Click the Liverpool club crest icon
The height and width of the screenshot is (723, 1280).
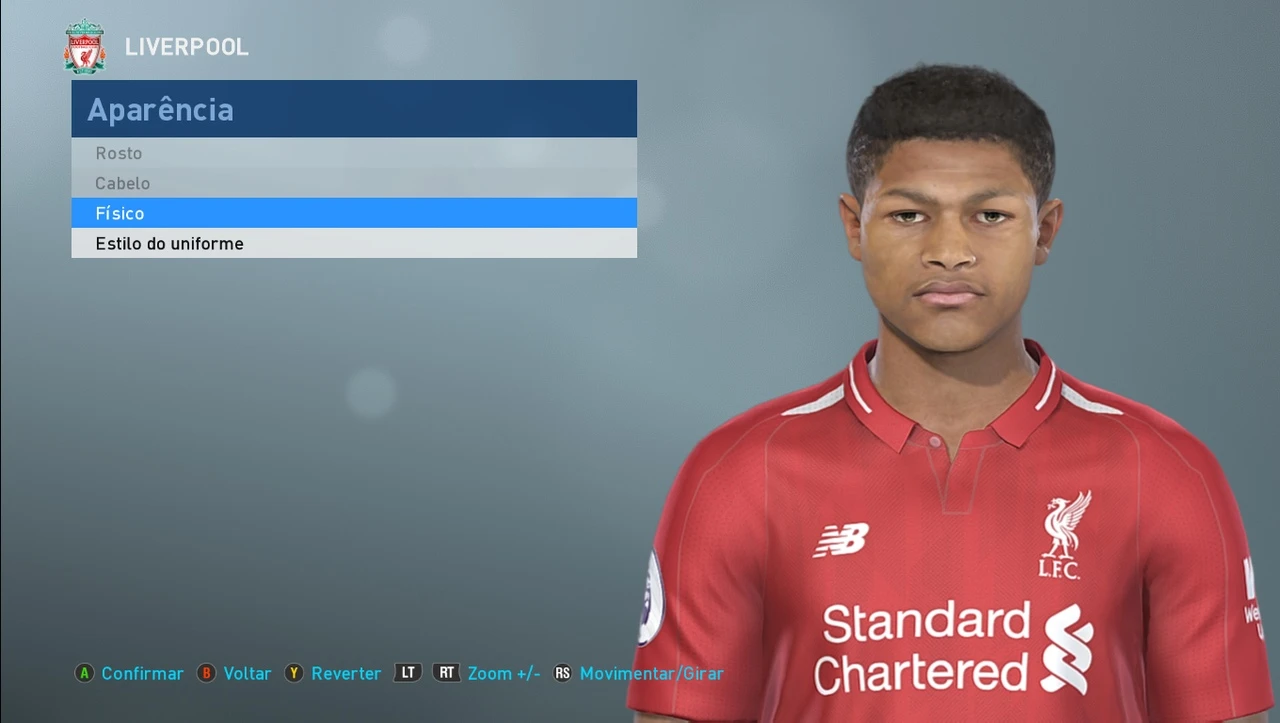tap(84, 46)
